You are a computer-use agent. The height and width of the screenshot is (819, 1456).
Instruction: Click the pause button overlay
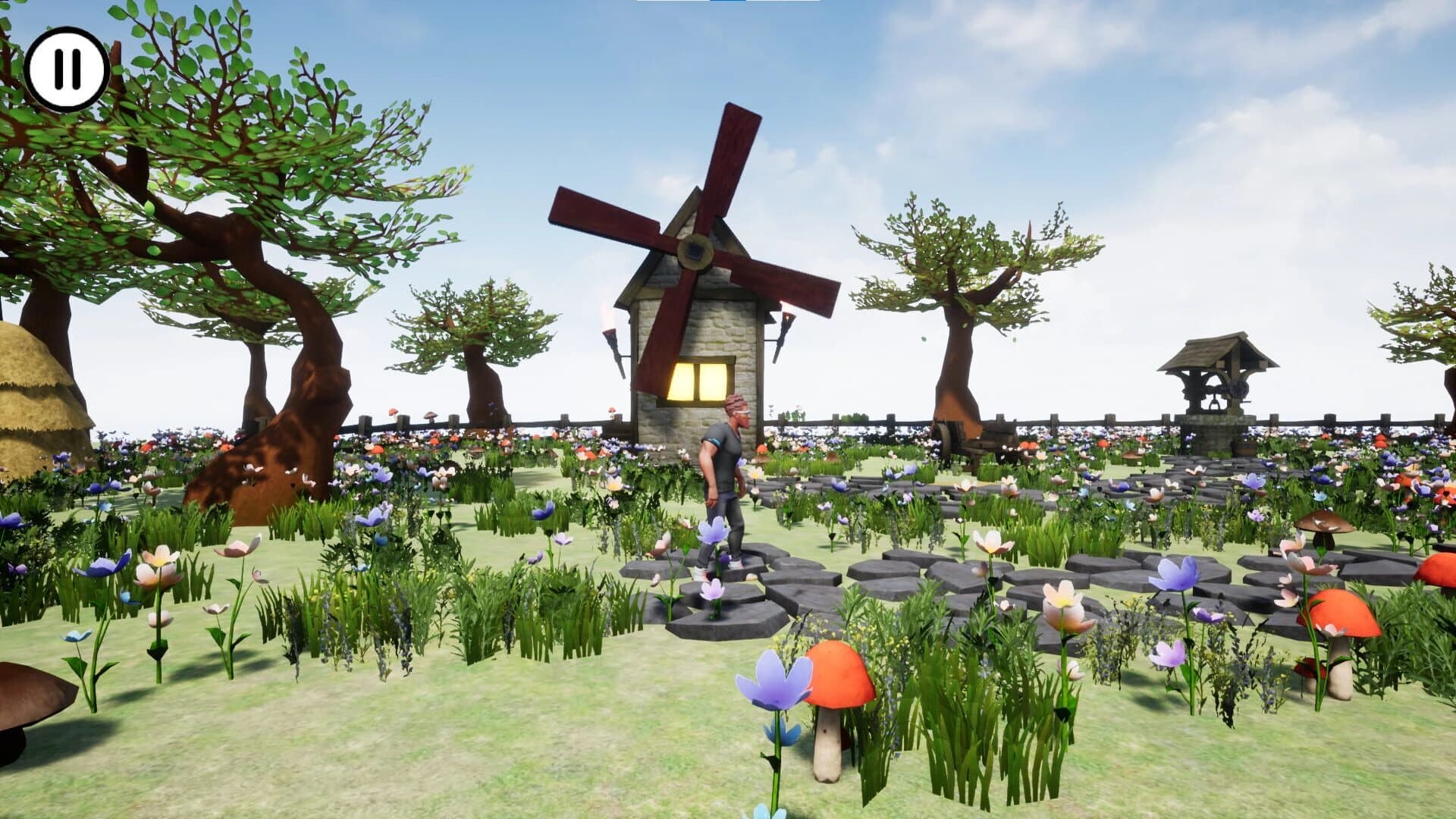coord(67,69)
